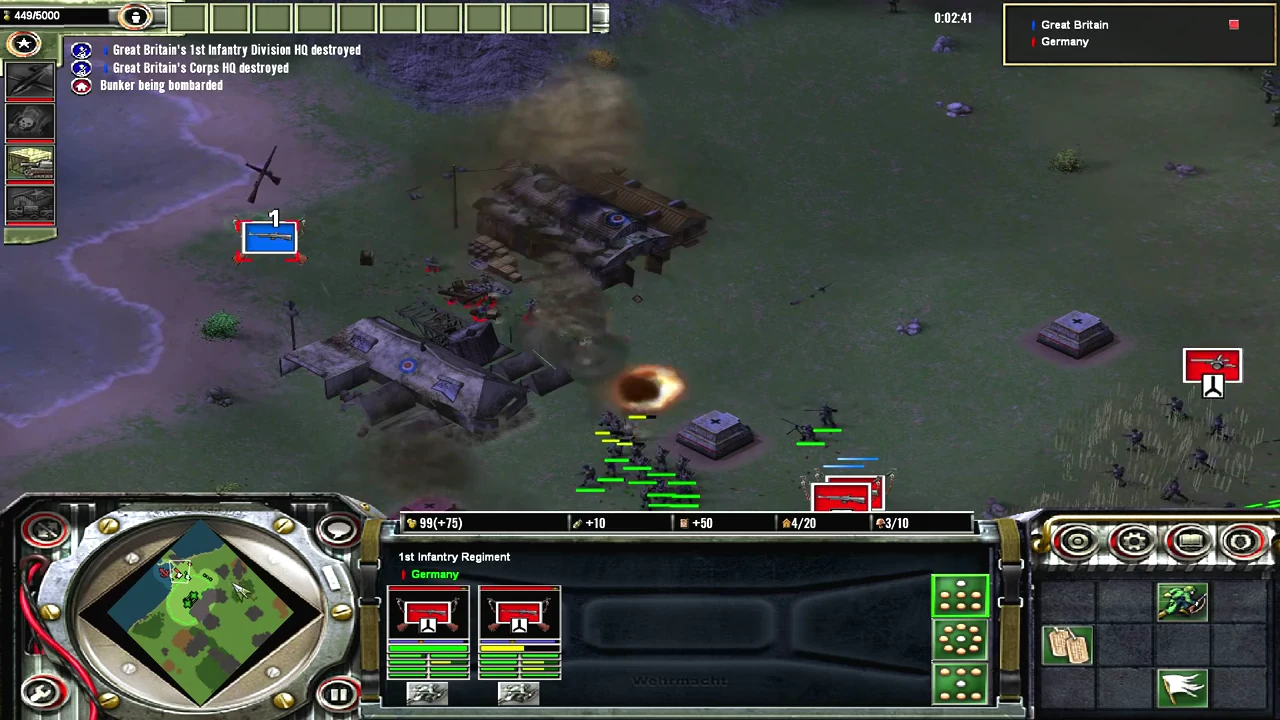Click the badge emblem icon on far right
Image resolution: width=1280 pixels, height=720 pixels.
pyautogui.click(x=1242, y=541)
